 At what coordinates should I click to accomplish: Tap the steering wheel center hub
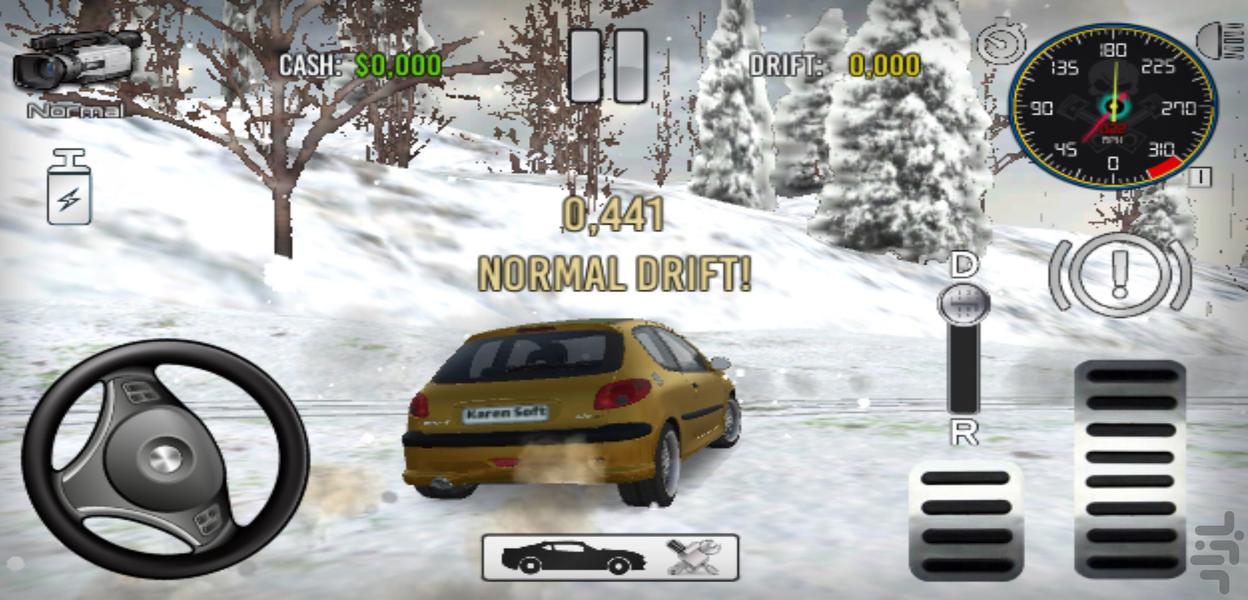(x=165, y=459)
